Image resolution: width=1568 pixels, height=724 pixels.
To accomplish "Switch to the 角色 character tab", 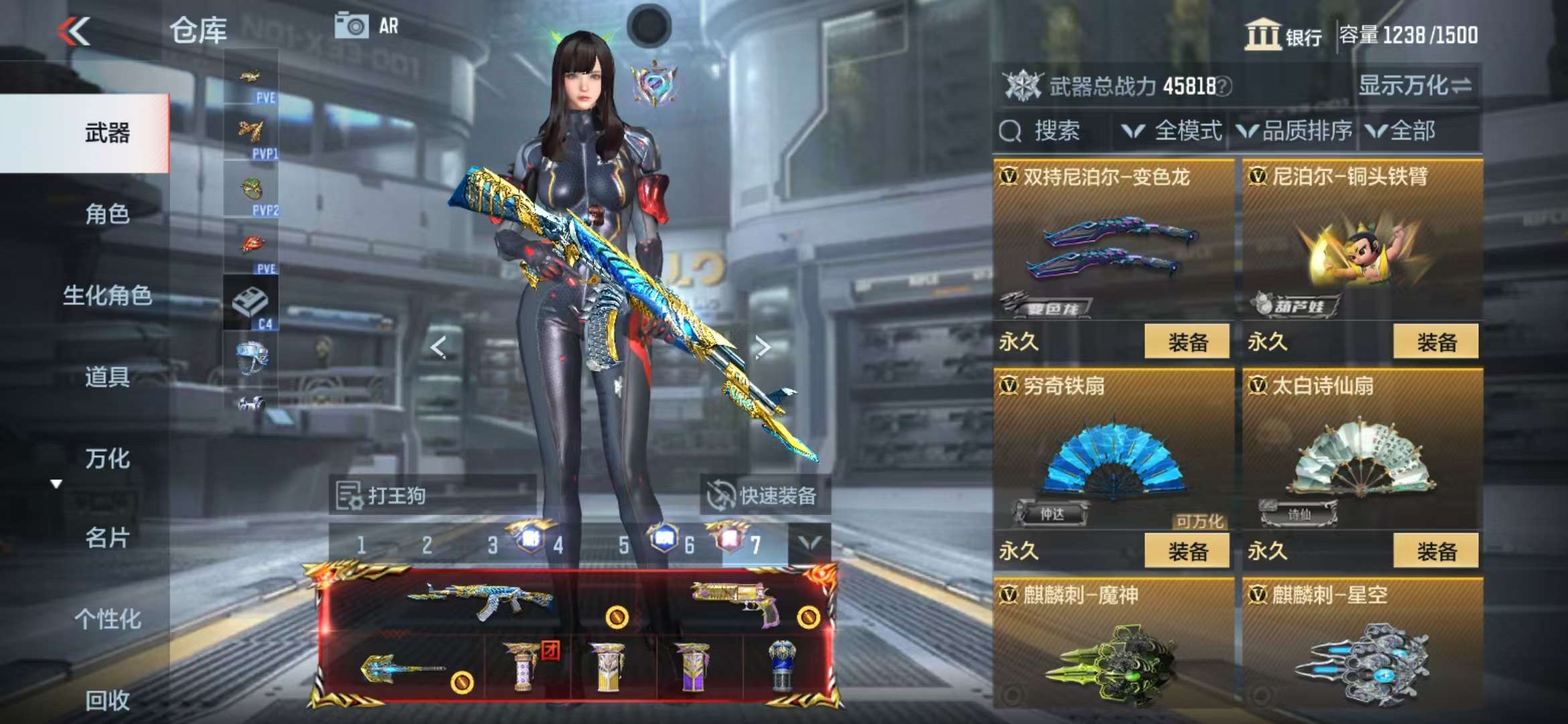I will [107, 214].
